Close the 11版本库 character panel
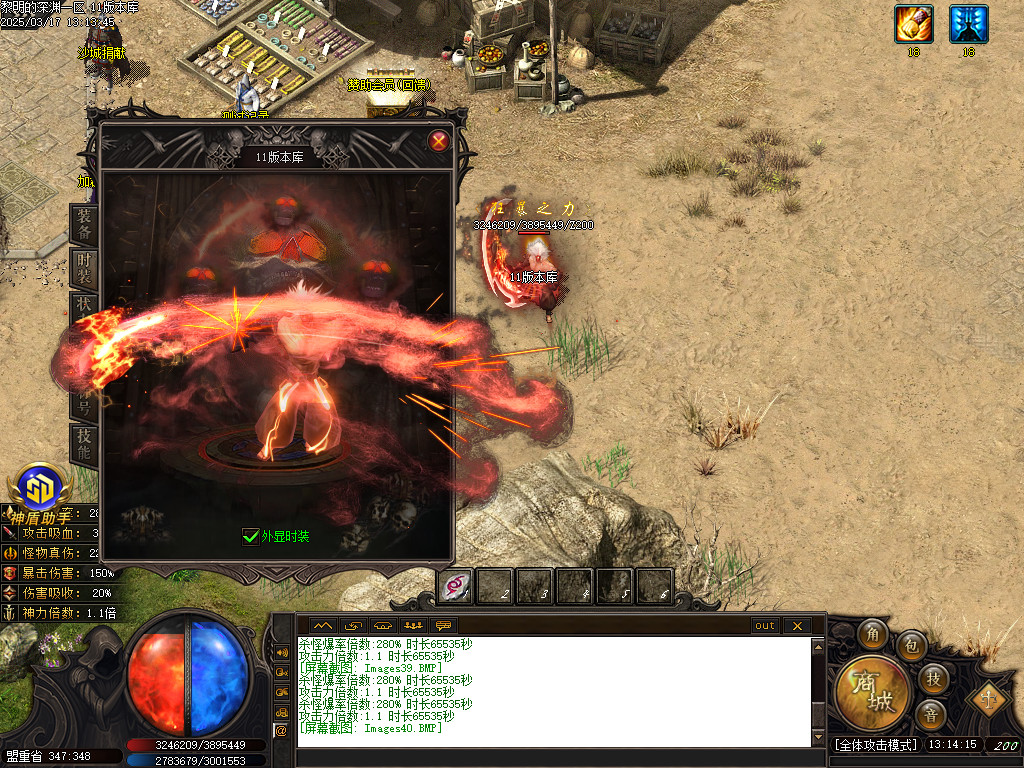 click(438, 141)
